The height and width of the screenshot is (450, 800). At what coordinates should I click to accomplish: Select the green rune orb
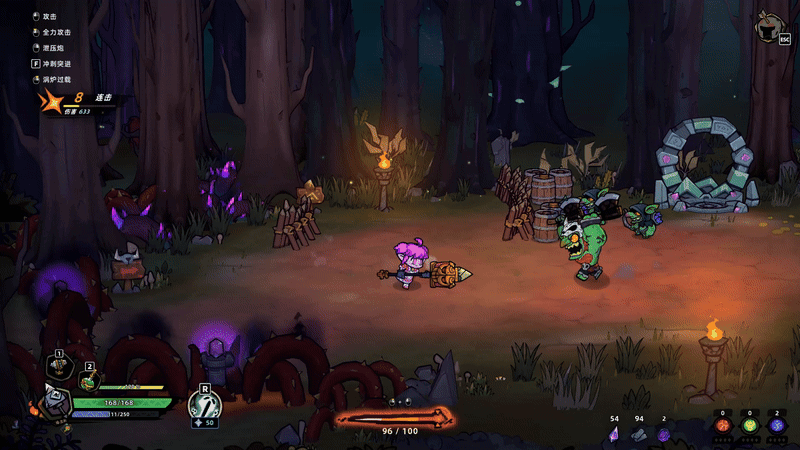(749, 425)
